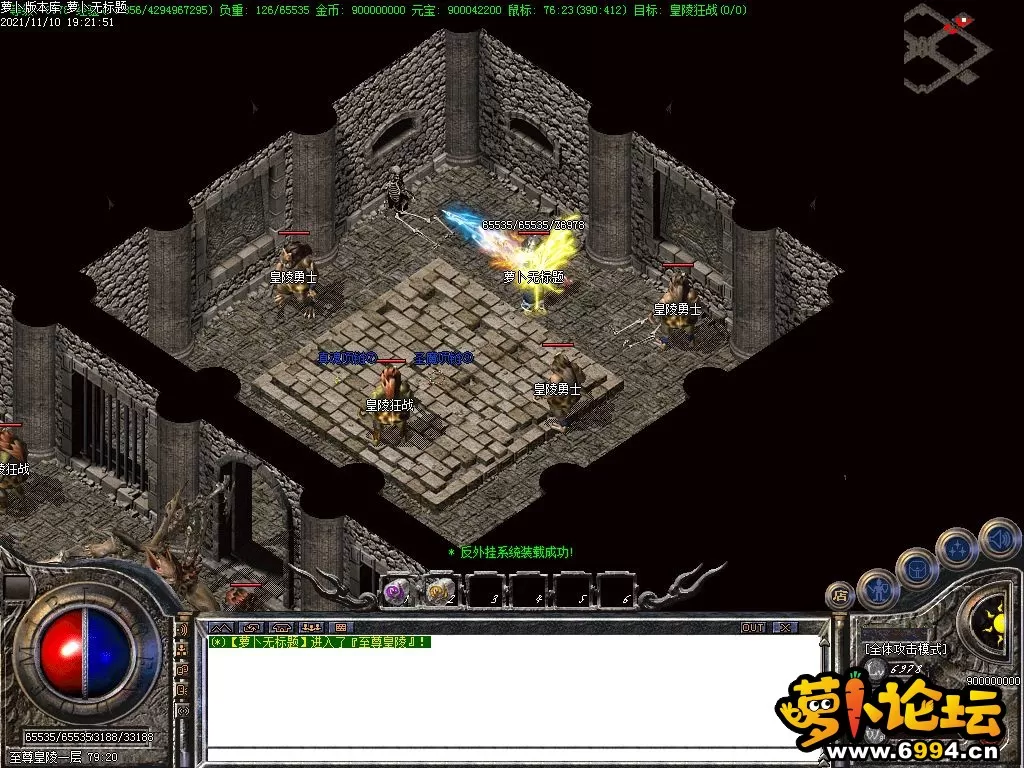Click the OUT button above the chat
Image resolution: width=1024 pixels, height=768 pixels.
(753, 628)
